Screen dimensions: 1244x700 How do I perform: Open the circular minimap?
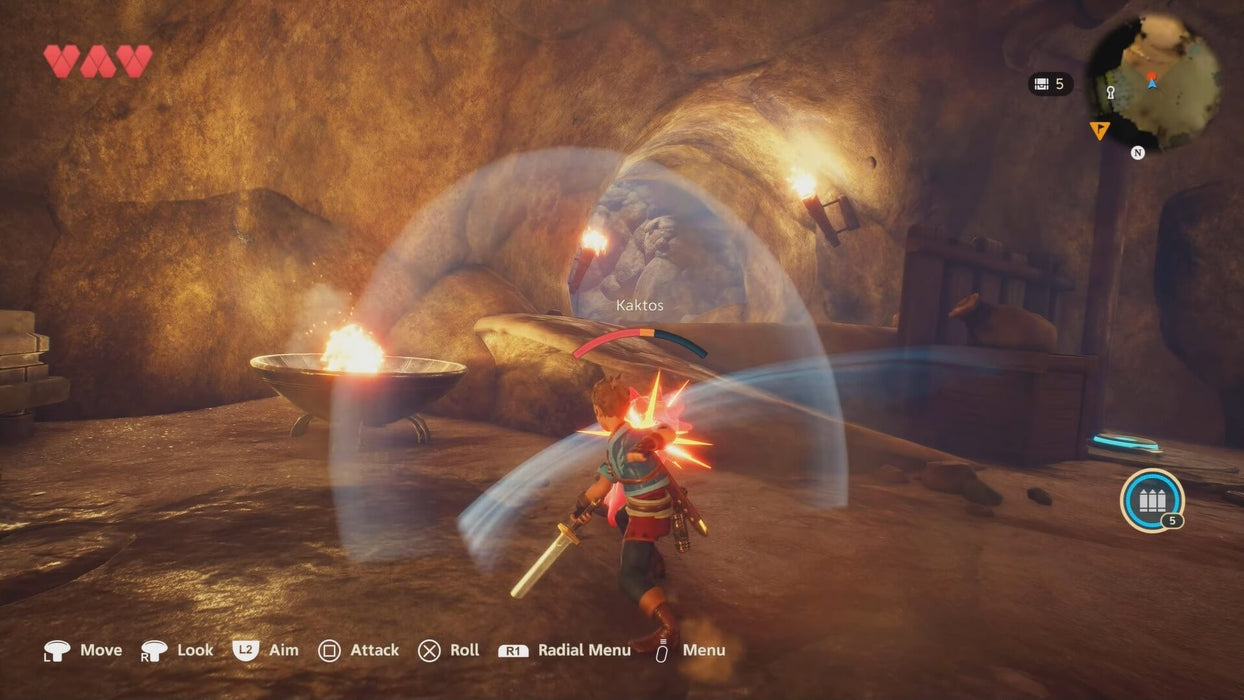[1153, 83]
